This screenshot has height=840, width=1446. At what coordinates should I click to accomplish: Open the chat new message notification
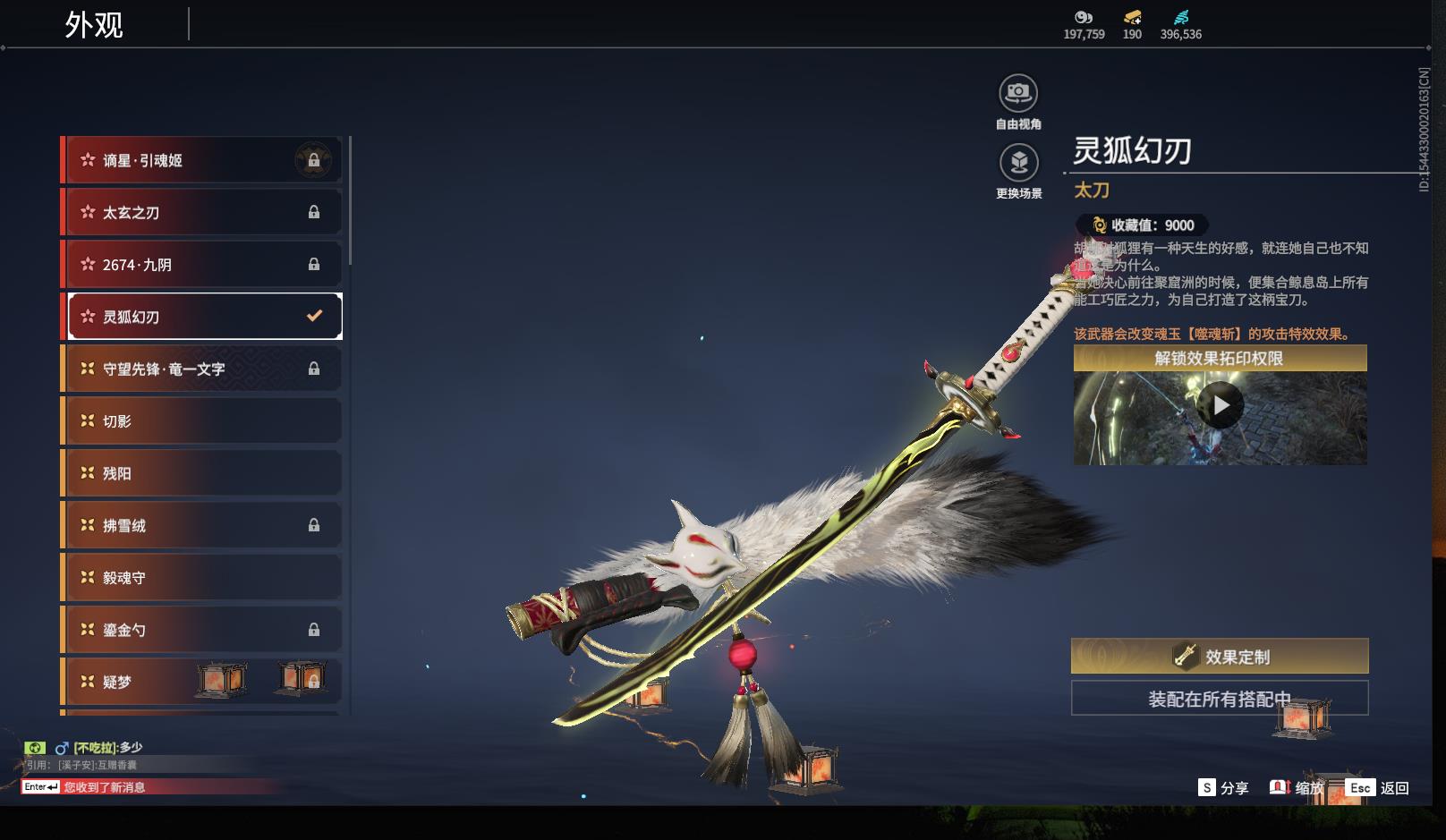pos(104,787)
